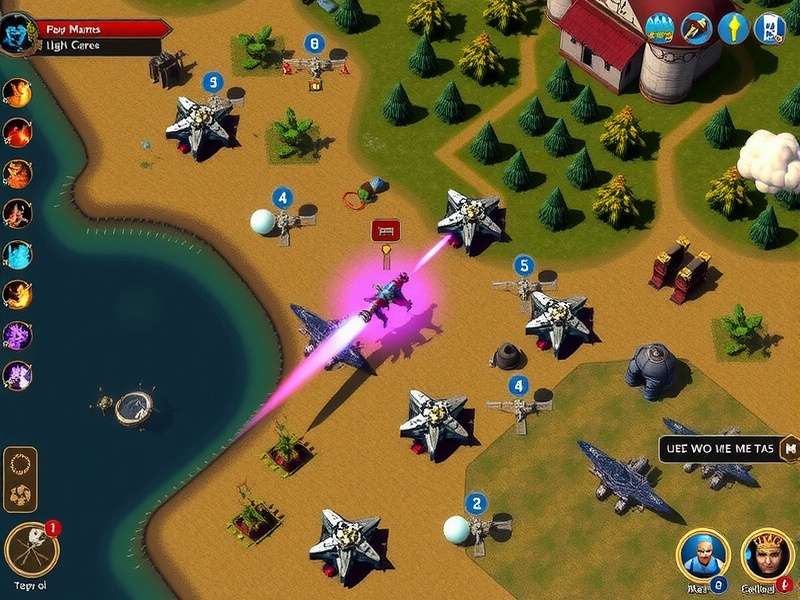Image resolution: width=800 pixels, height=600 pixels.
Task: Select the bald blue-faced hero portrait
Action: click(x=701, y=554)
